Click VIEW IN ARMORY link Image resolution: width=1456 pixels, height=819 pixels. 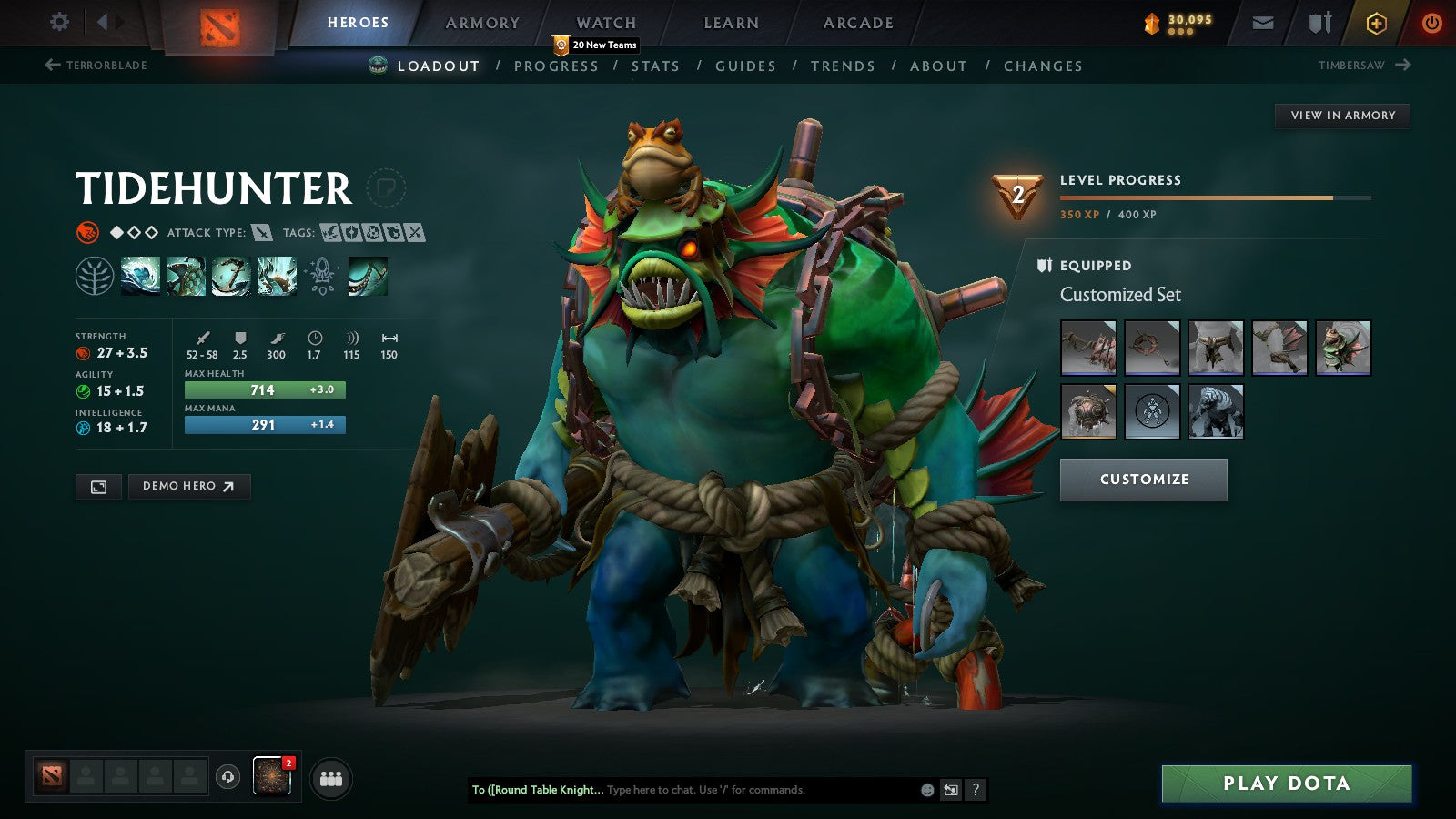click(1341, 116)
